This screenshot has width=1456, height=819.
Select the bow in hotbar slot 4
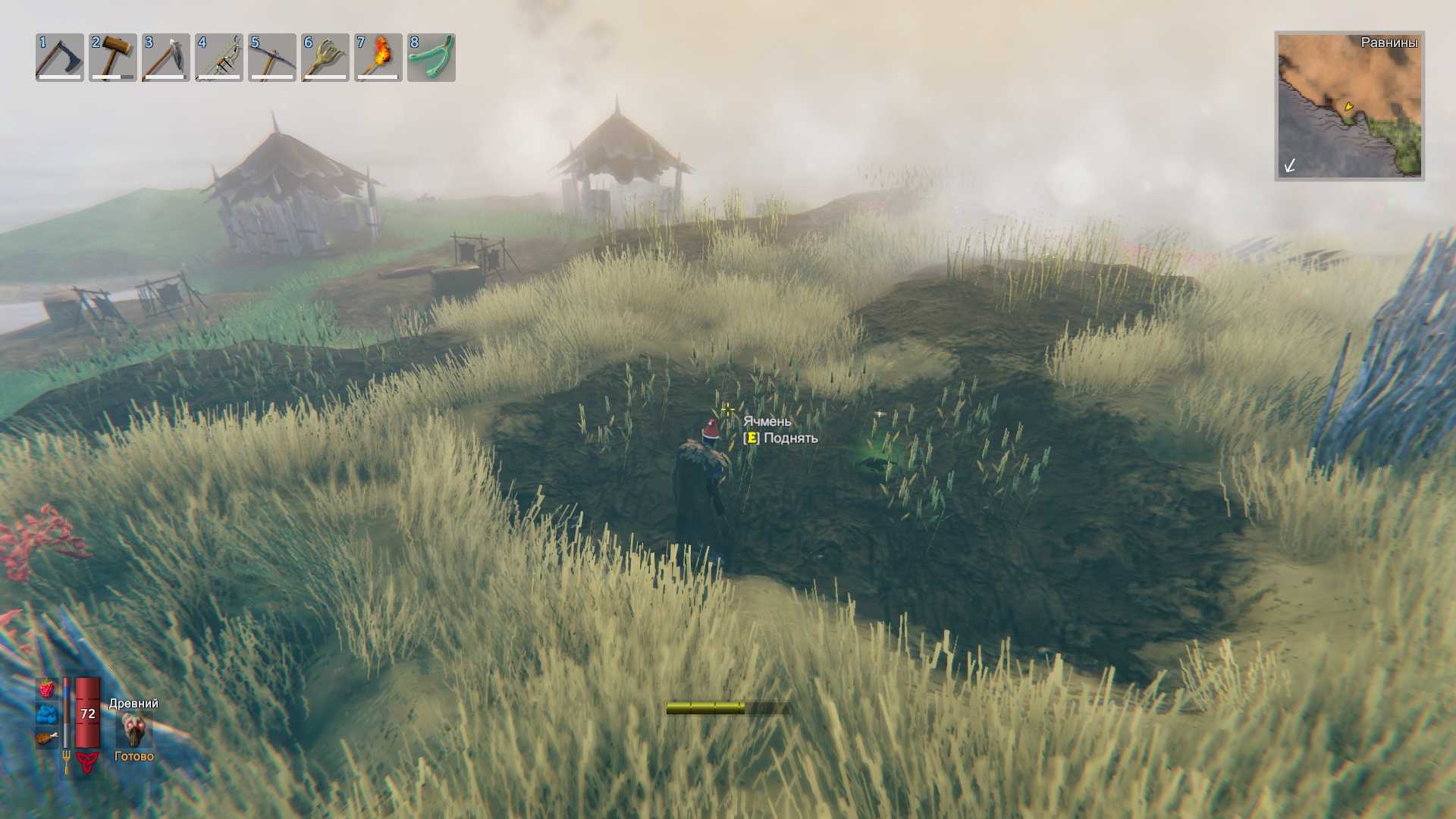click(x=218, y=57)
